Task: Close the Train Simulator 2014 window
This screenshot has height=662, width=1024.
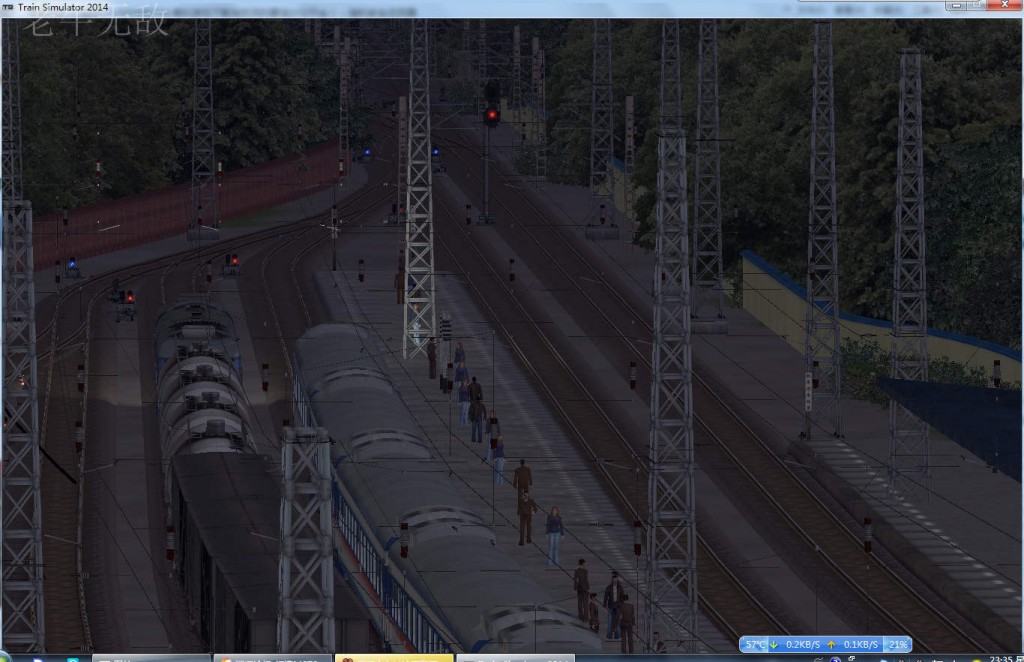Action: 1004,6
